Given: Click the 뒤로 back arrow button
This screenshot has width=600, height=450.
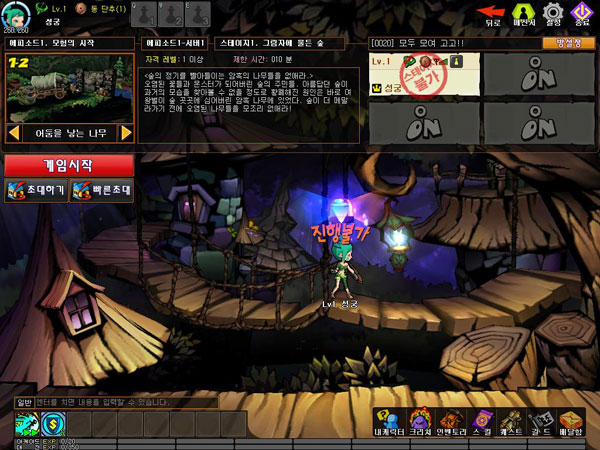Looking at the screenshot, I should [492, 14].
